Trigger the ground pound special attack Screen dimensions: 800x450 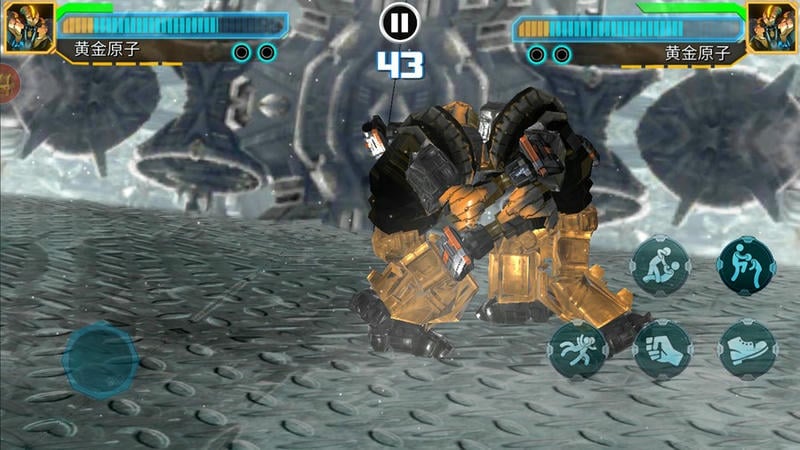click(x=662, y=265)
